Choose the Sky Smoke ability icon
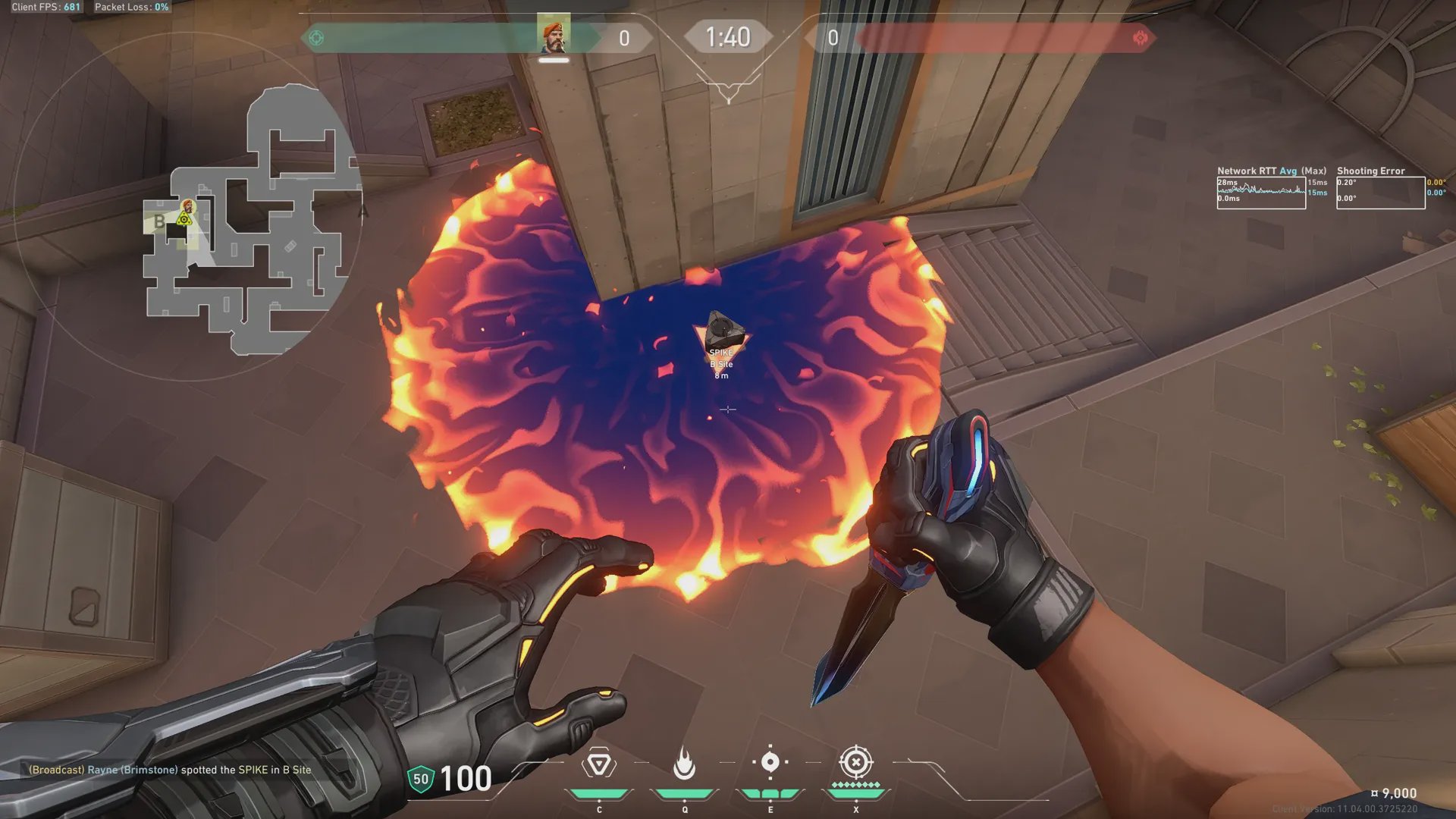 pyautogui.click(x=770, y=762)
